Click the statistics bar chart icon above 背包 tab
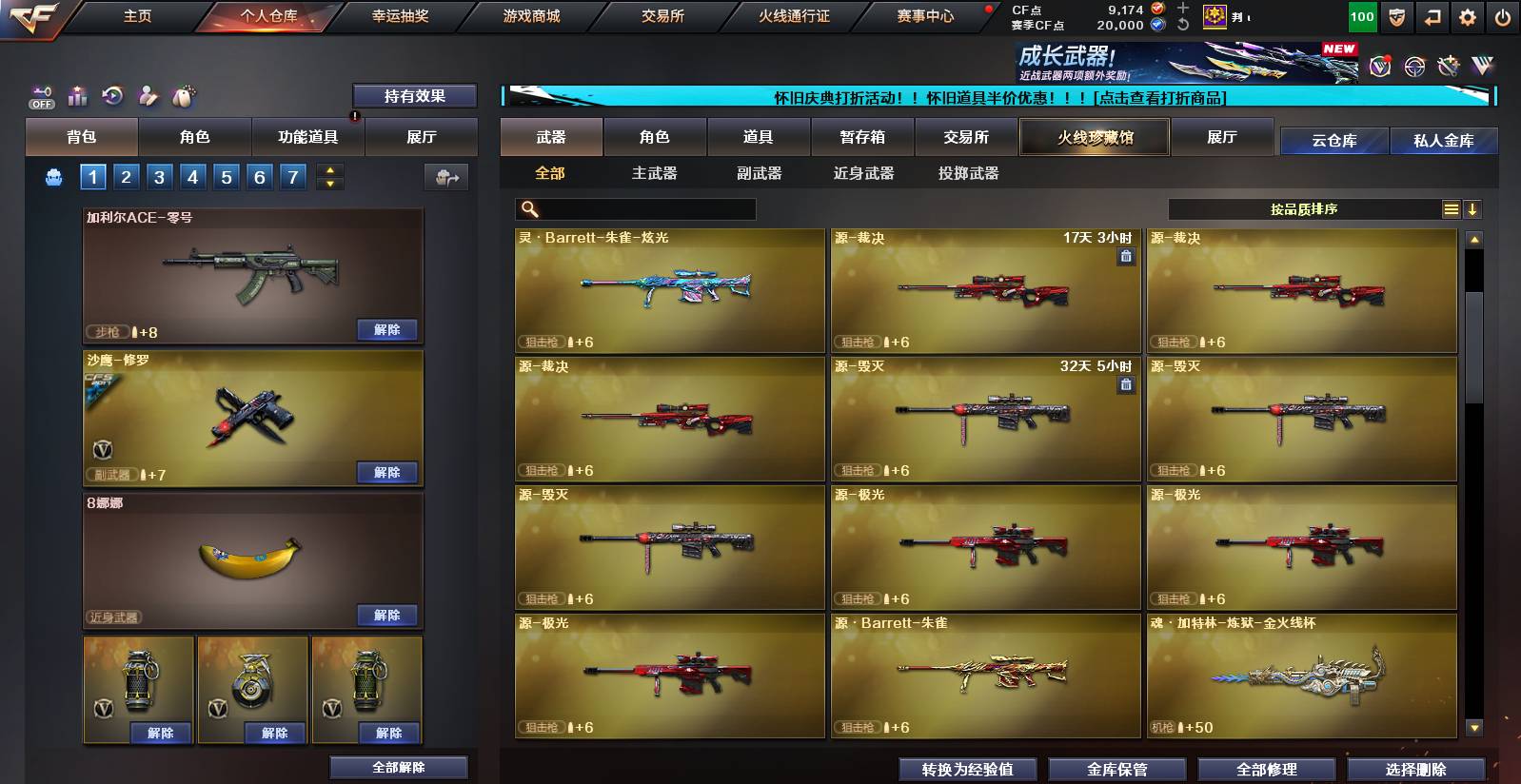Screen dimensions: 1521x784 tap(76, 96)
